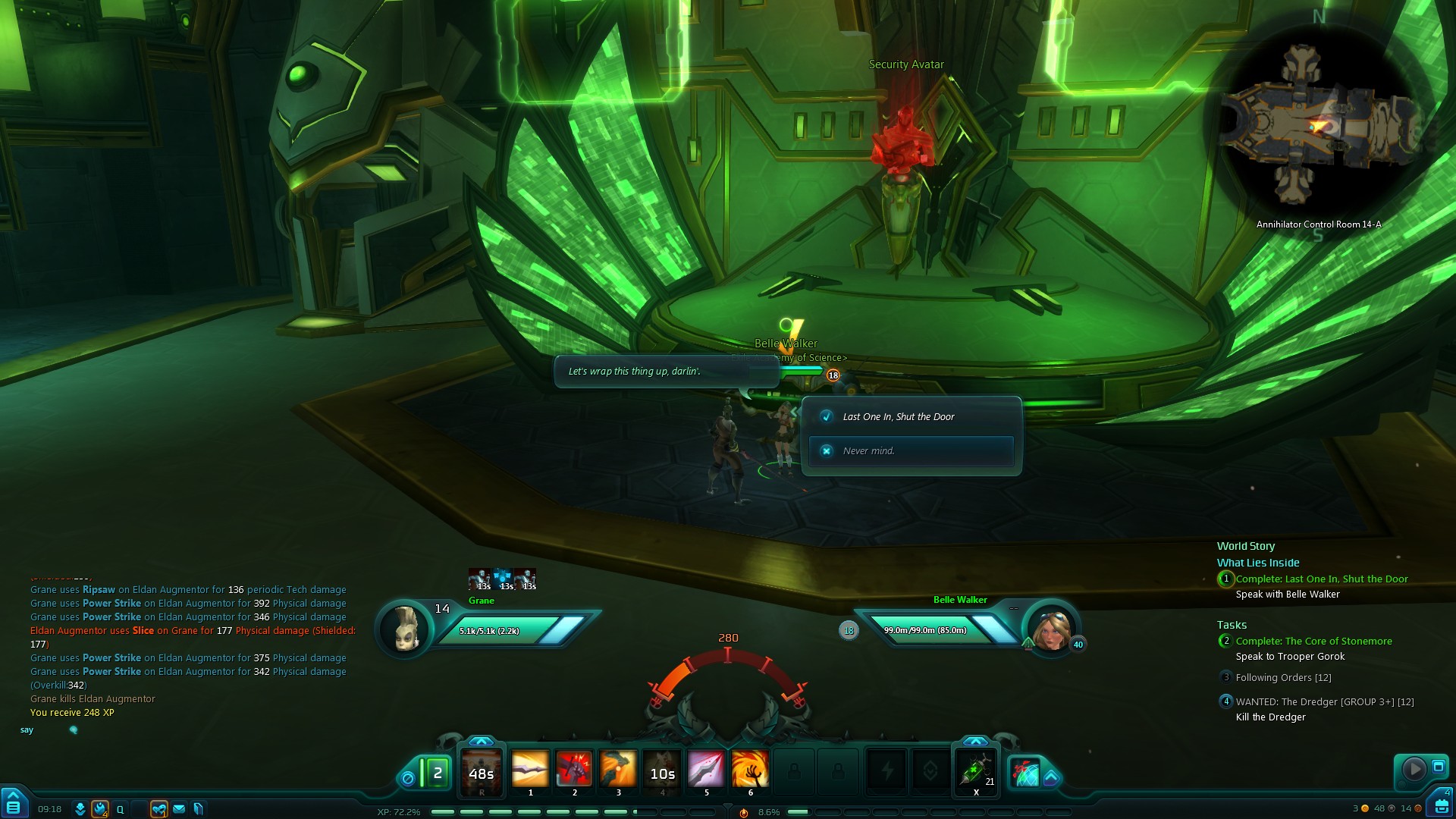The image size is (1456, 819).
Task: Trigger the blade slash ability in slot 1
Action: point(530,770)
